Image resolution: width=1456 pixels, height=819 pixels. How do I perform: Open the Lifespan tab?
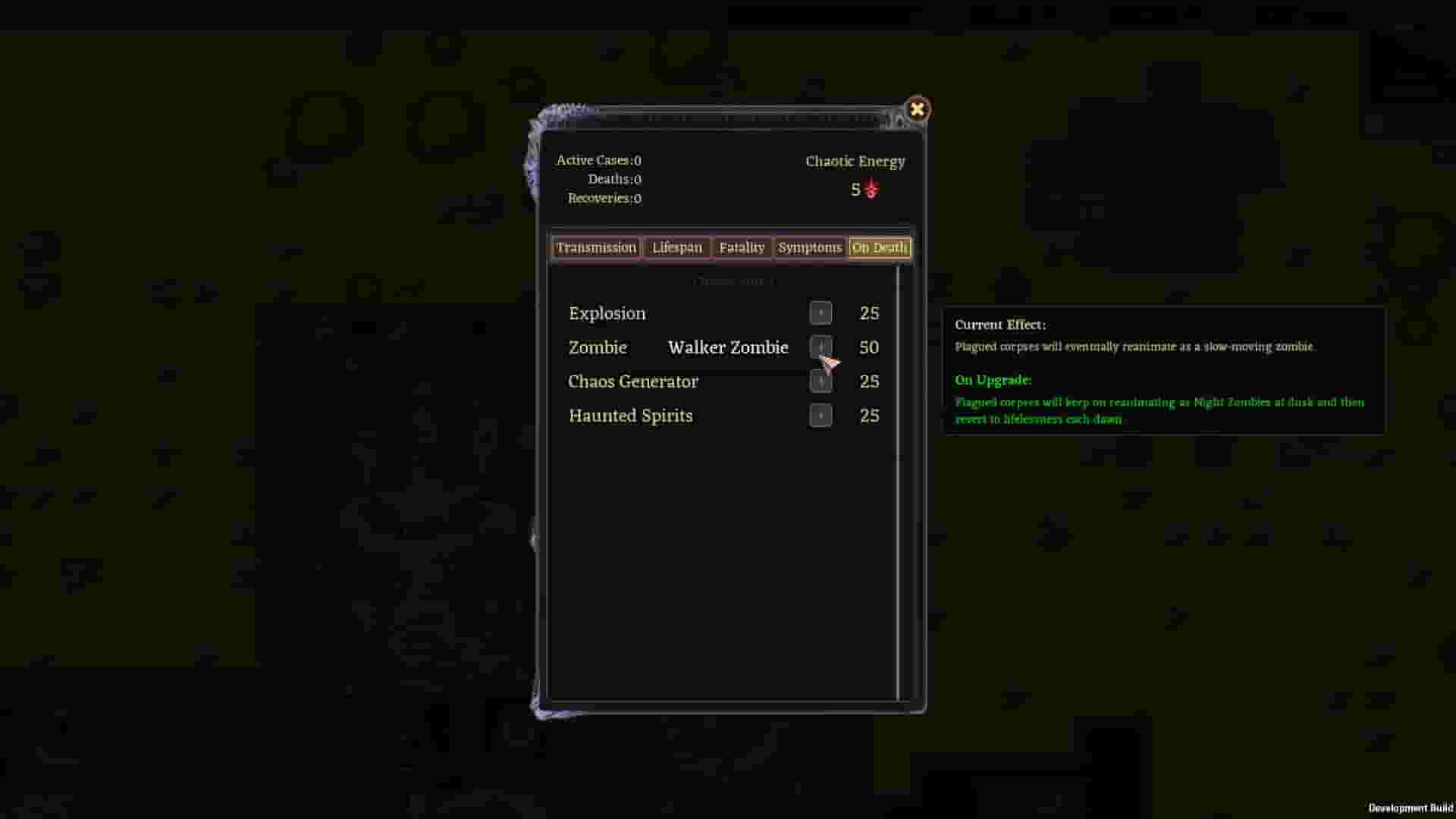coord(676,247)
